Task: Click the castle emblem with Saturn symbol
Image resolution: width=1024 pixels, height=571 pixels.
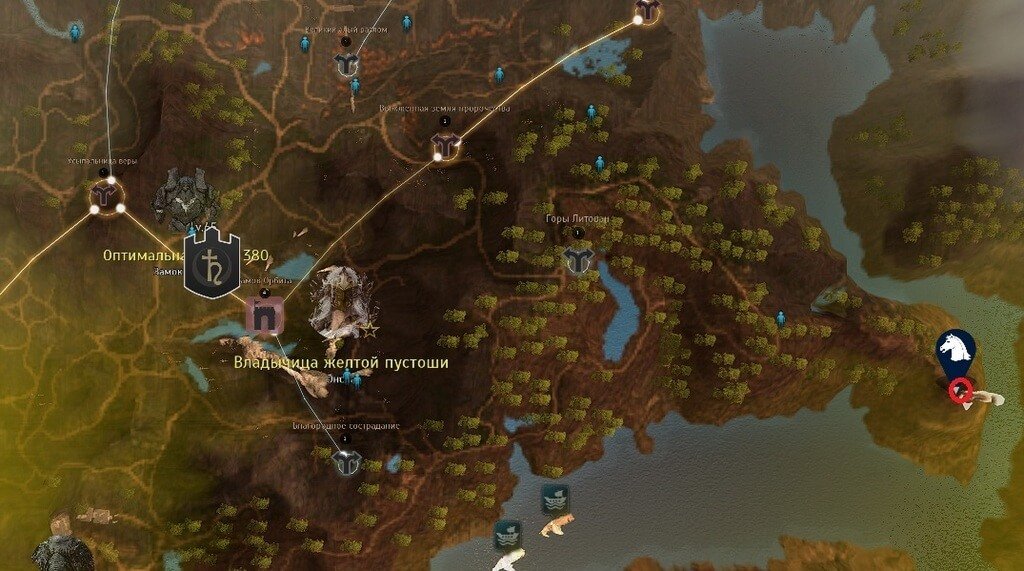Action: [212, 264]
